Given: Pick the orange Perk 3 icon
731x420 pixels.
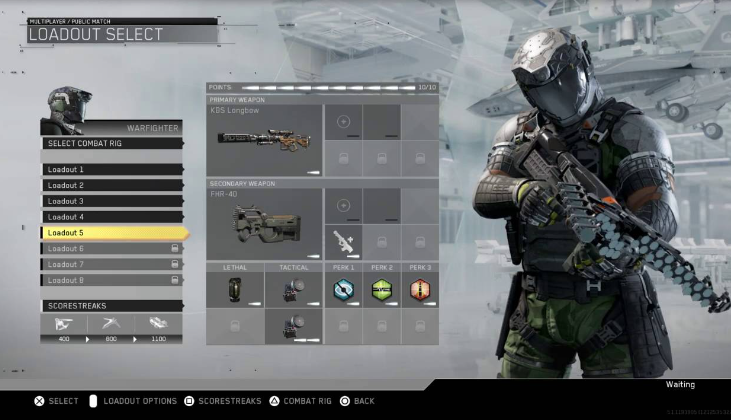Looking at the screenshot, I should click(x=419, y=289).
